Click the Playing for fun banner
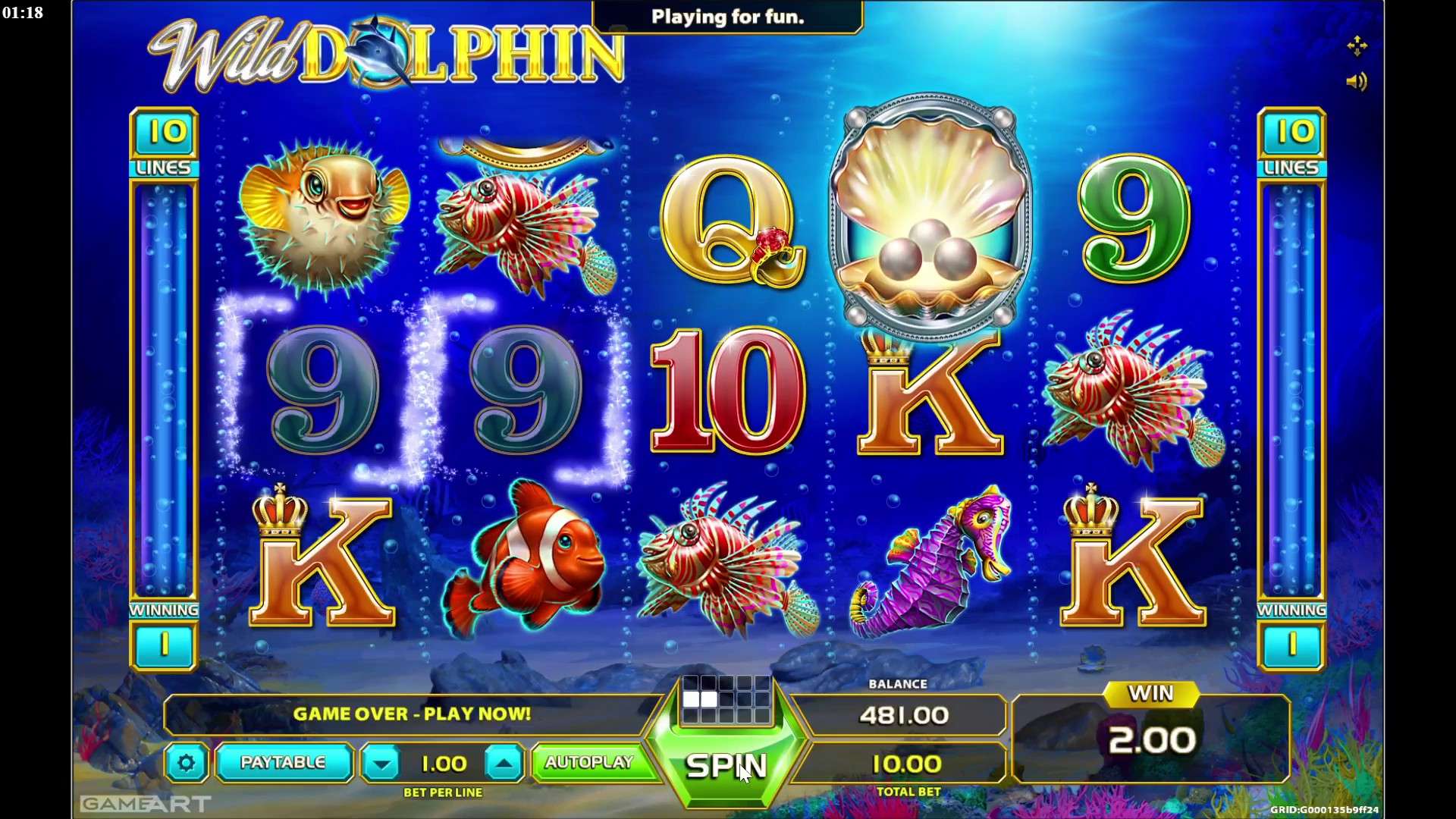 pyautogui.click(x=726, y=17)
